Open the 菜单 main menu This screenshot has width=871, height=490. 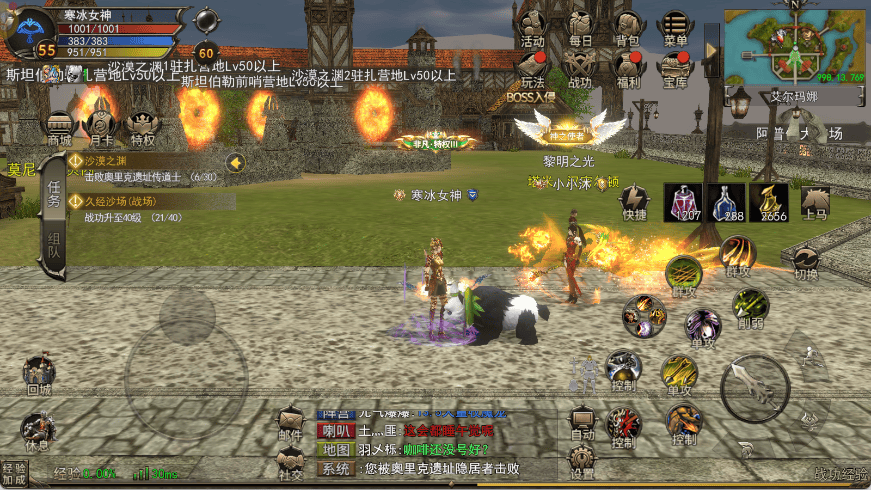(x=676, y=28)
